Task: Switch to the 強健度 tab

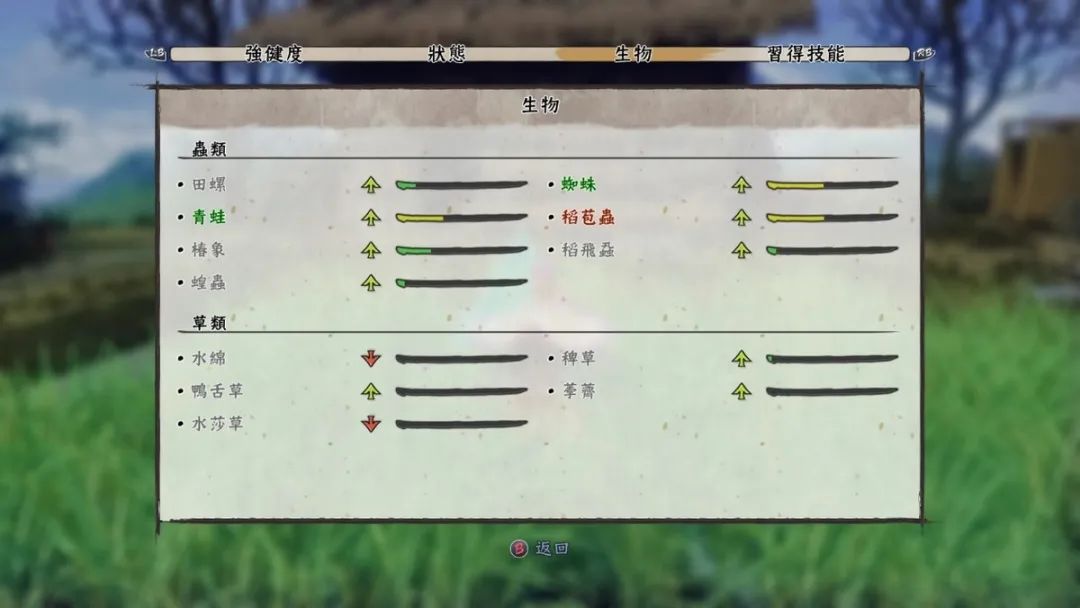Action: tap(273, 54)
